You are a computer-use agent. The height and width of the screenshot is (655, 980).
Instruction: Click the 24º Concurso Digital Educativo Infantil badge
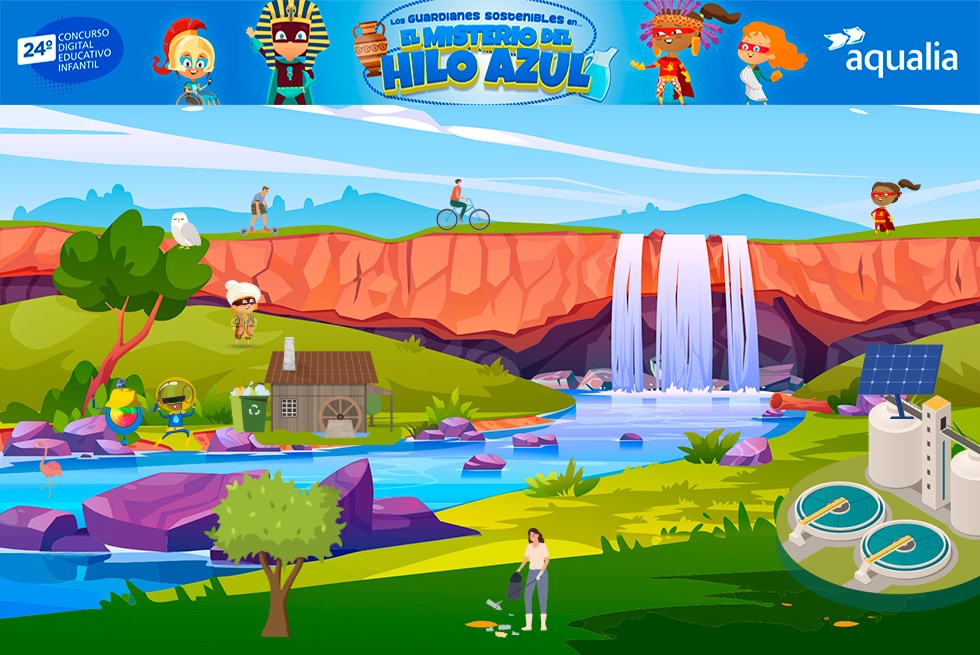[x=70, y=51]
